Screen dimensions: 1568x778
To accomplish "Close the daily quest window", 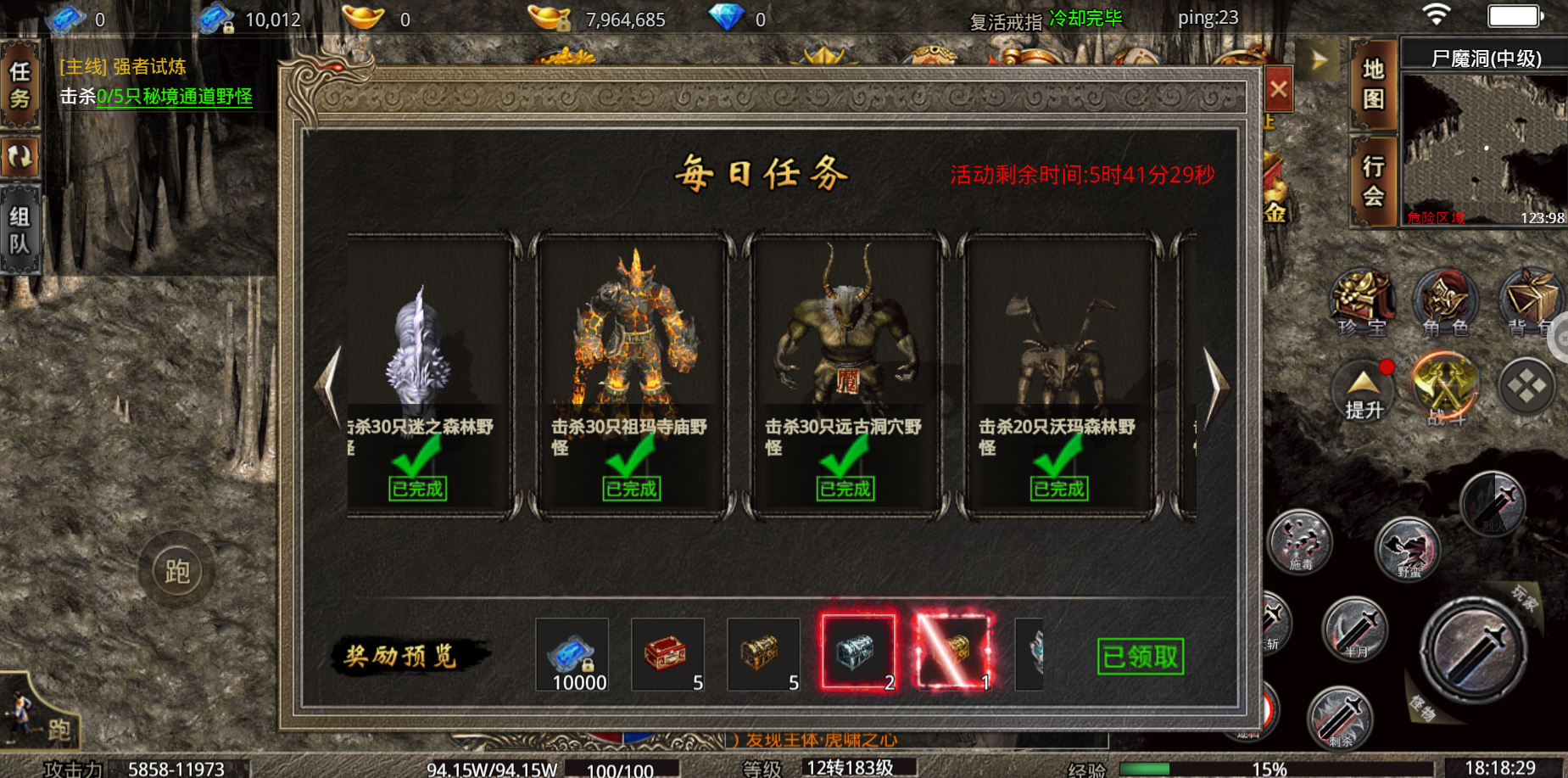I will 1278,89.
